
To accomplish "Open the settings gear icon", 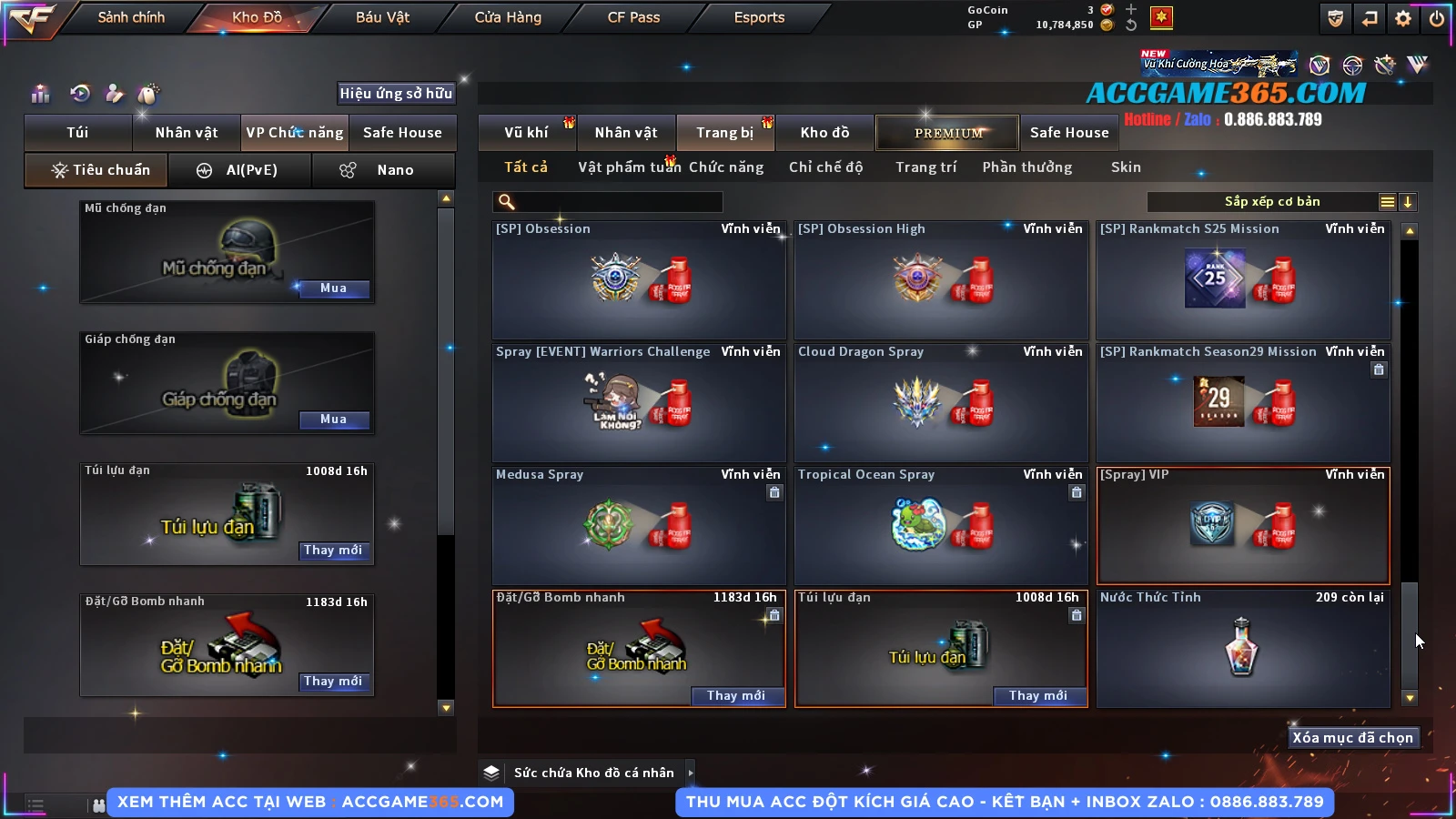I will (1403, 18).
